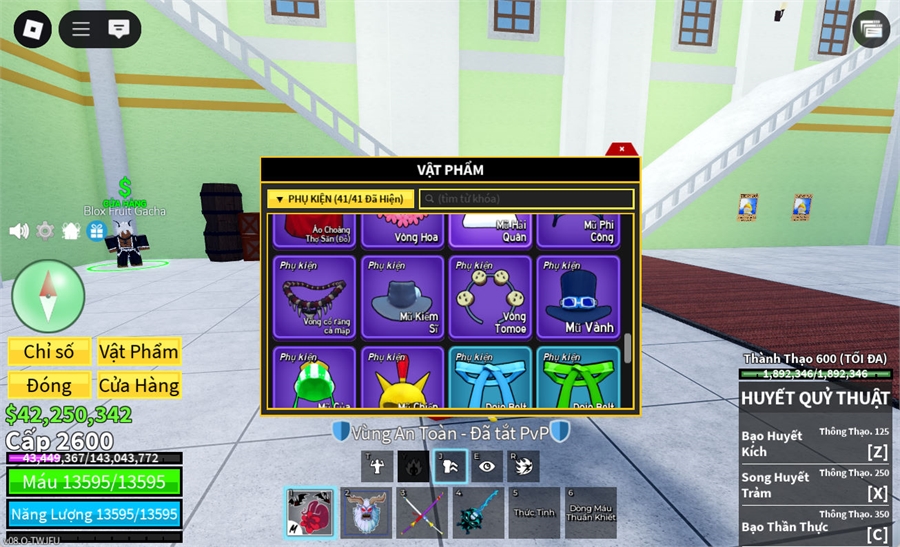Toggle the sound speaker icon

tap(19, 231)
